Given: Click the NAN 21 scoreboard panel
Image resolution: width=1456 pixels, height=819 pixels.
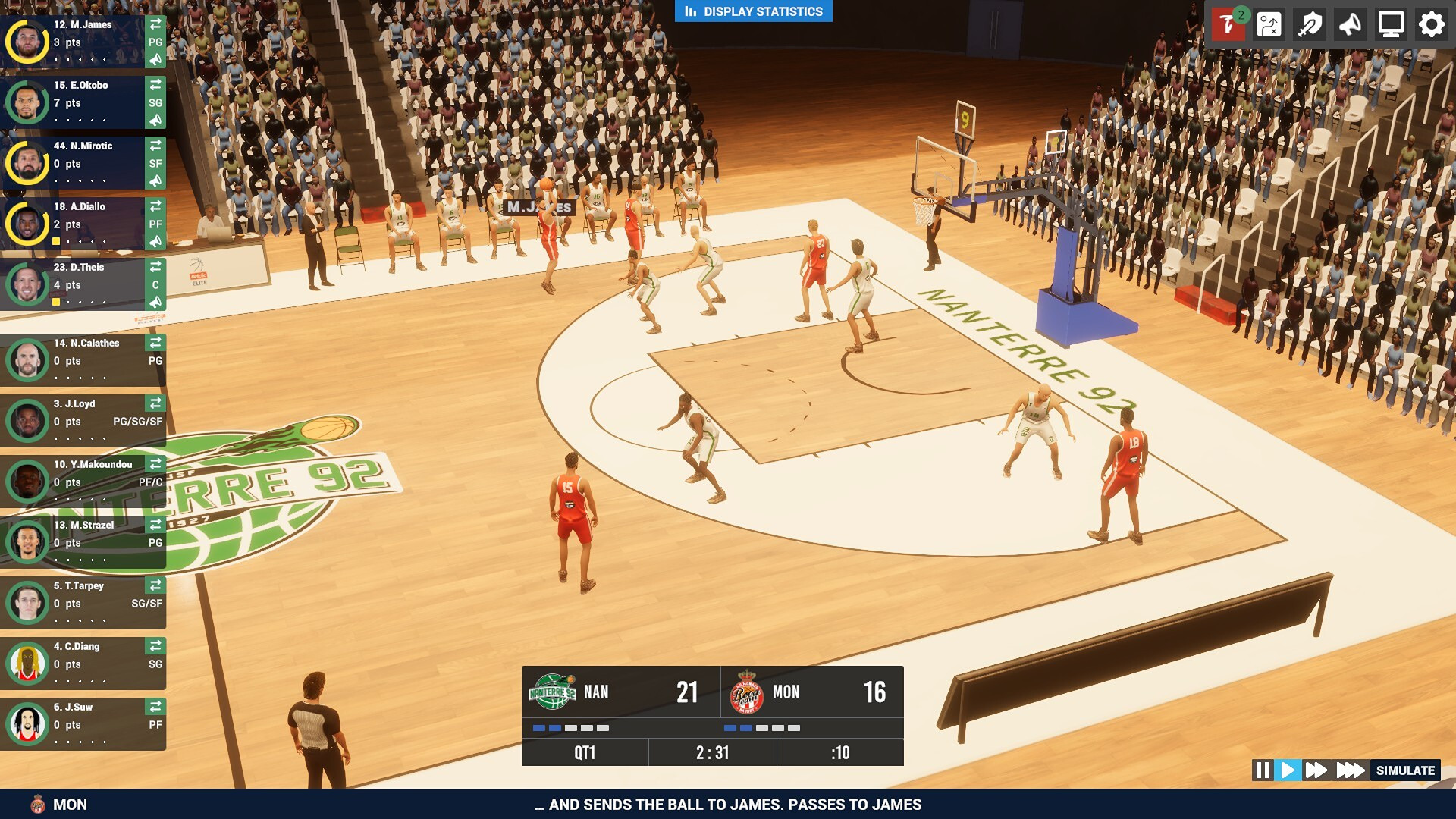Looking at the screenshot, I should tap(622, 692).
